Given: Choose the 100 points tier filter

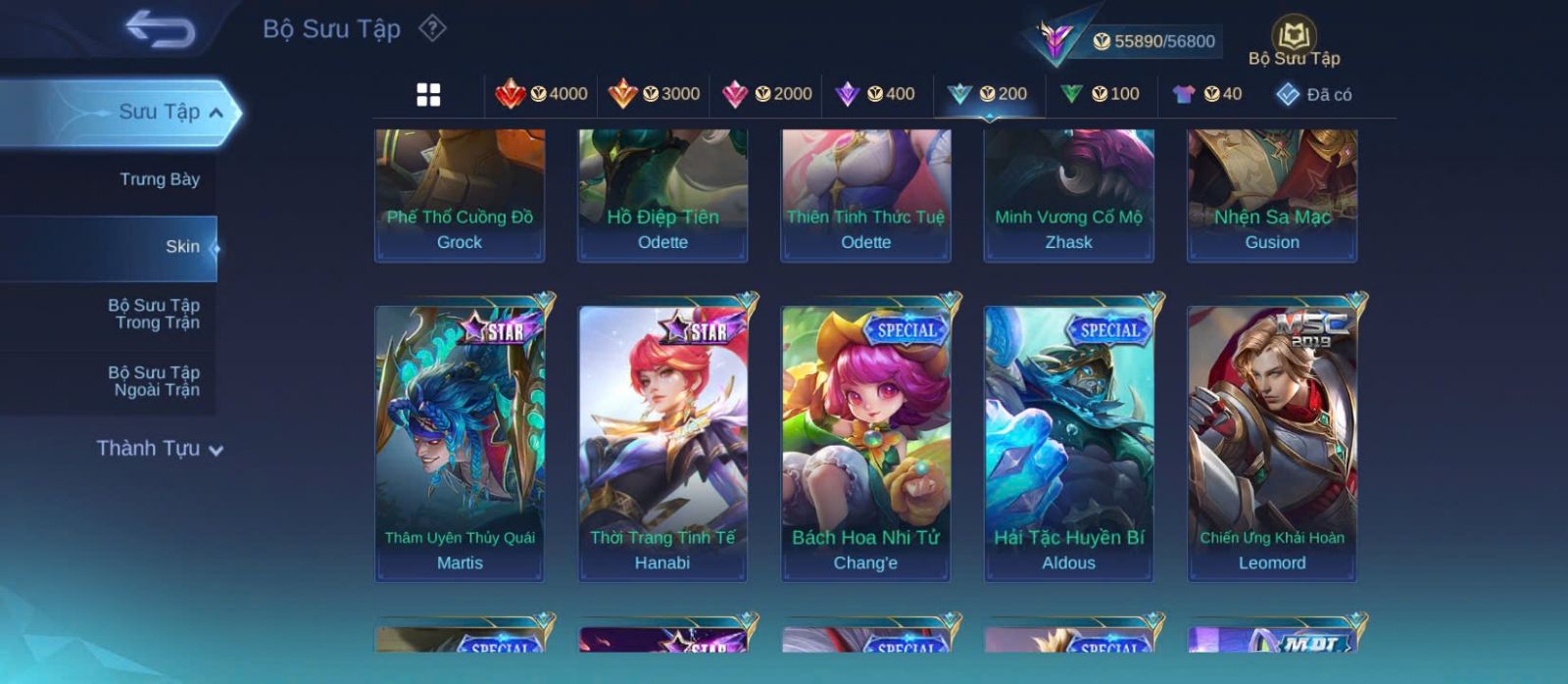Looking at the screenshot, I should tap(1100, 94).
